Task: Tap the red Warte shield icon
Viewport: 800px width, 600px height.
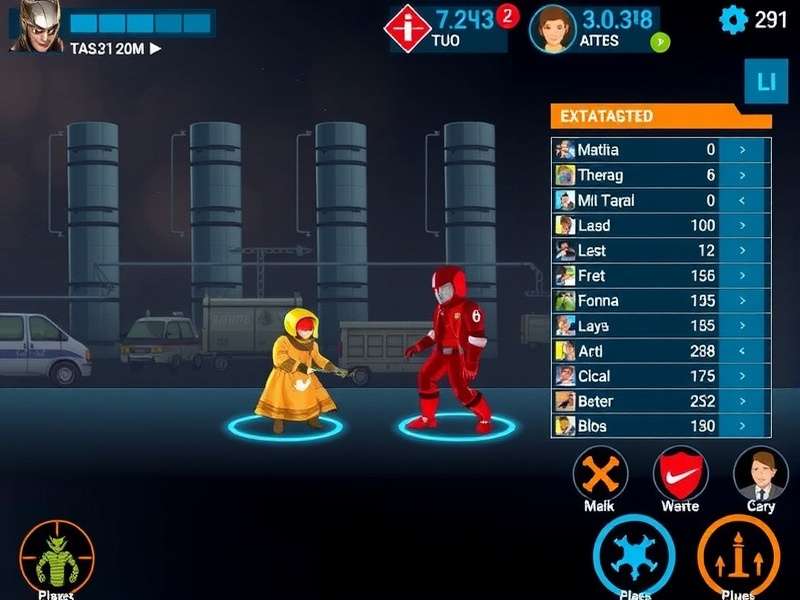Action: coord(680,473)
